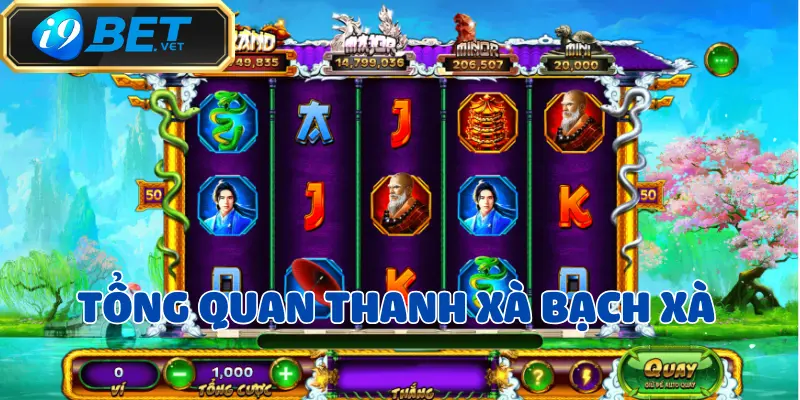Open the question mark help button
Viewport: 800px width, 400px height.
pyautogui.click(x=538, y=375)
